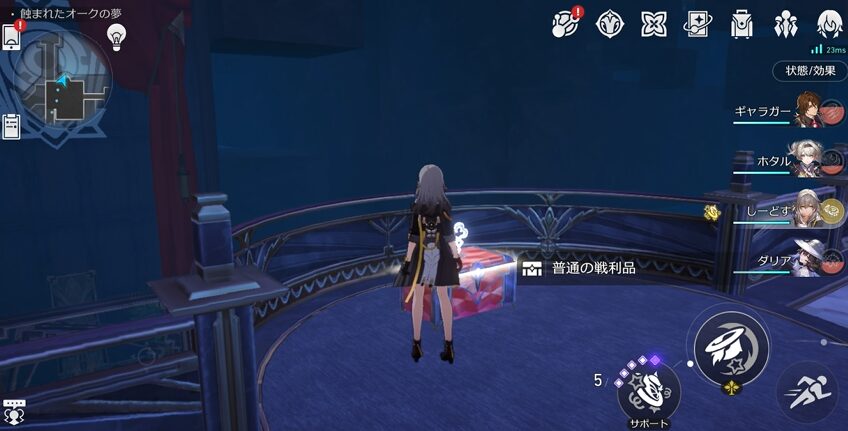
Task: Open the star card warp icon
Action: click(697, 23)
